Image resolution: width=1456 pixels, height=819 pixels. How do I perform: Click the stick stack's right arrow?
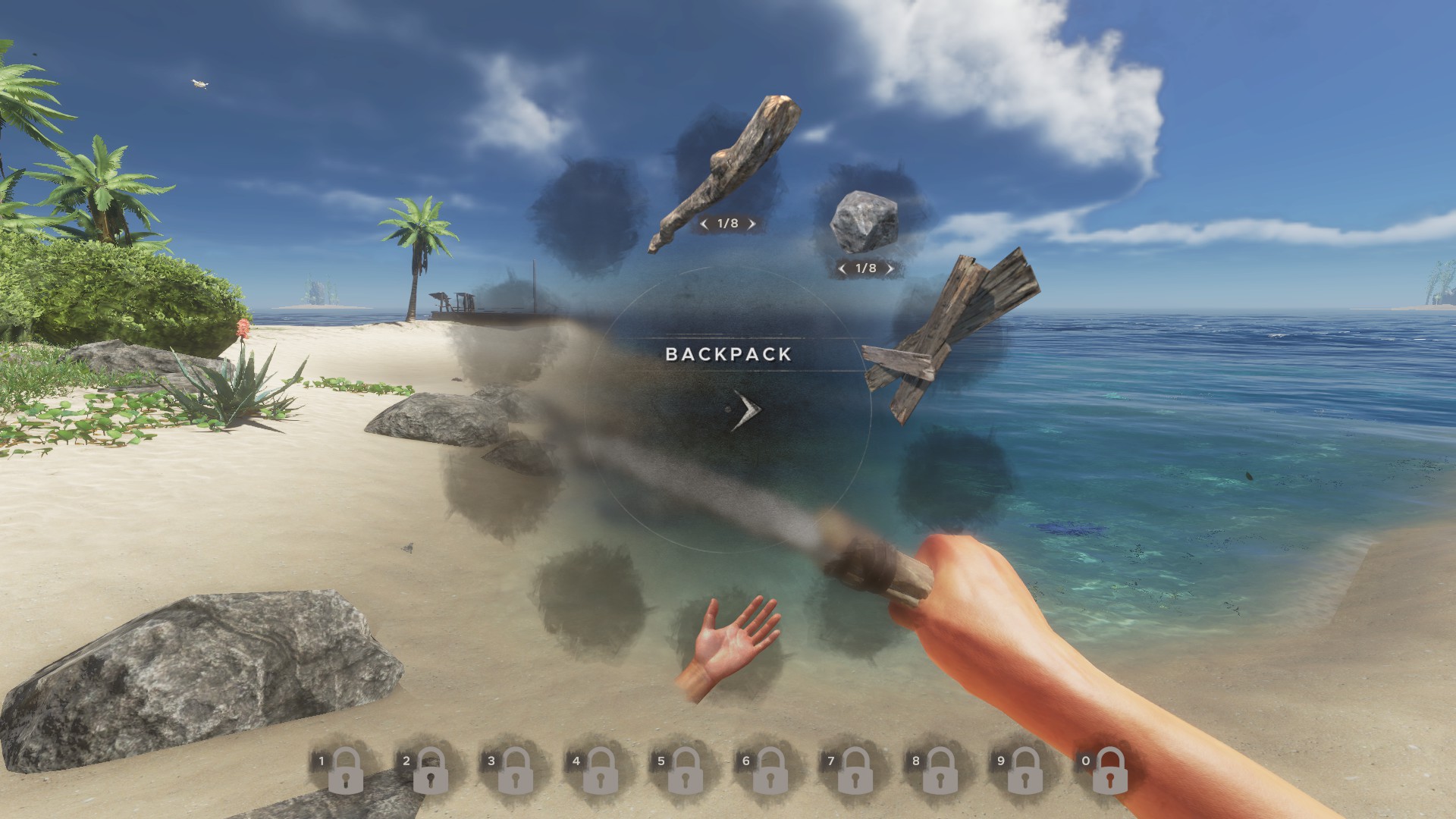[x=751, y=224]
